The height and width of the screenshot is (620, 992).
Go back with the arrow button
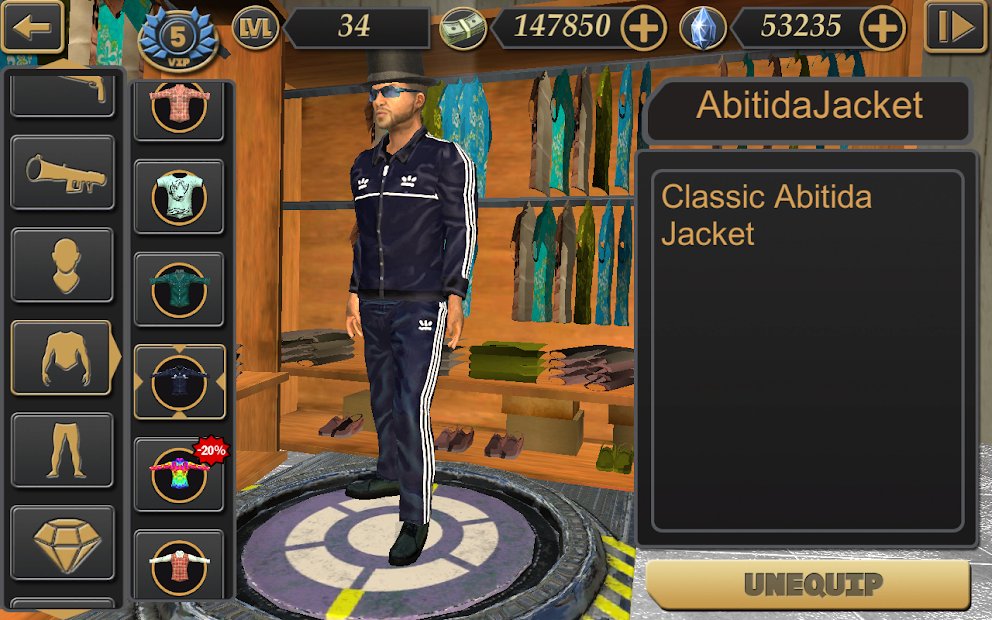point(32,27)
